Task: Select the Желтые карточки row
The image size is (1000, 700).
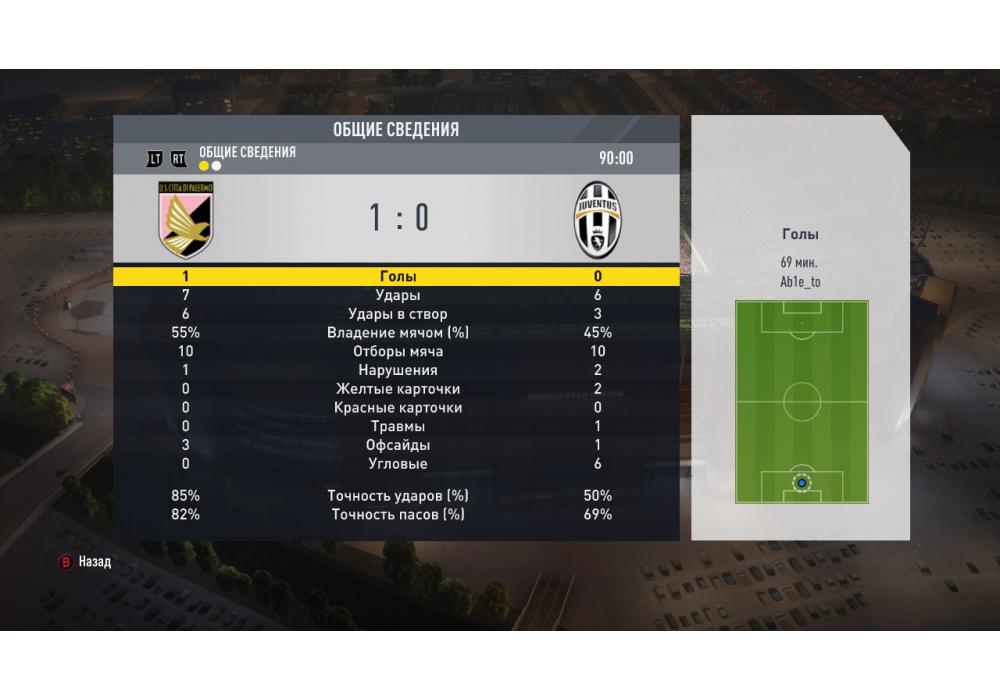Action: point(397,389)
